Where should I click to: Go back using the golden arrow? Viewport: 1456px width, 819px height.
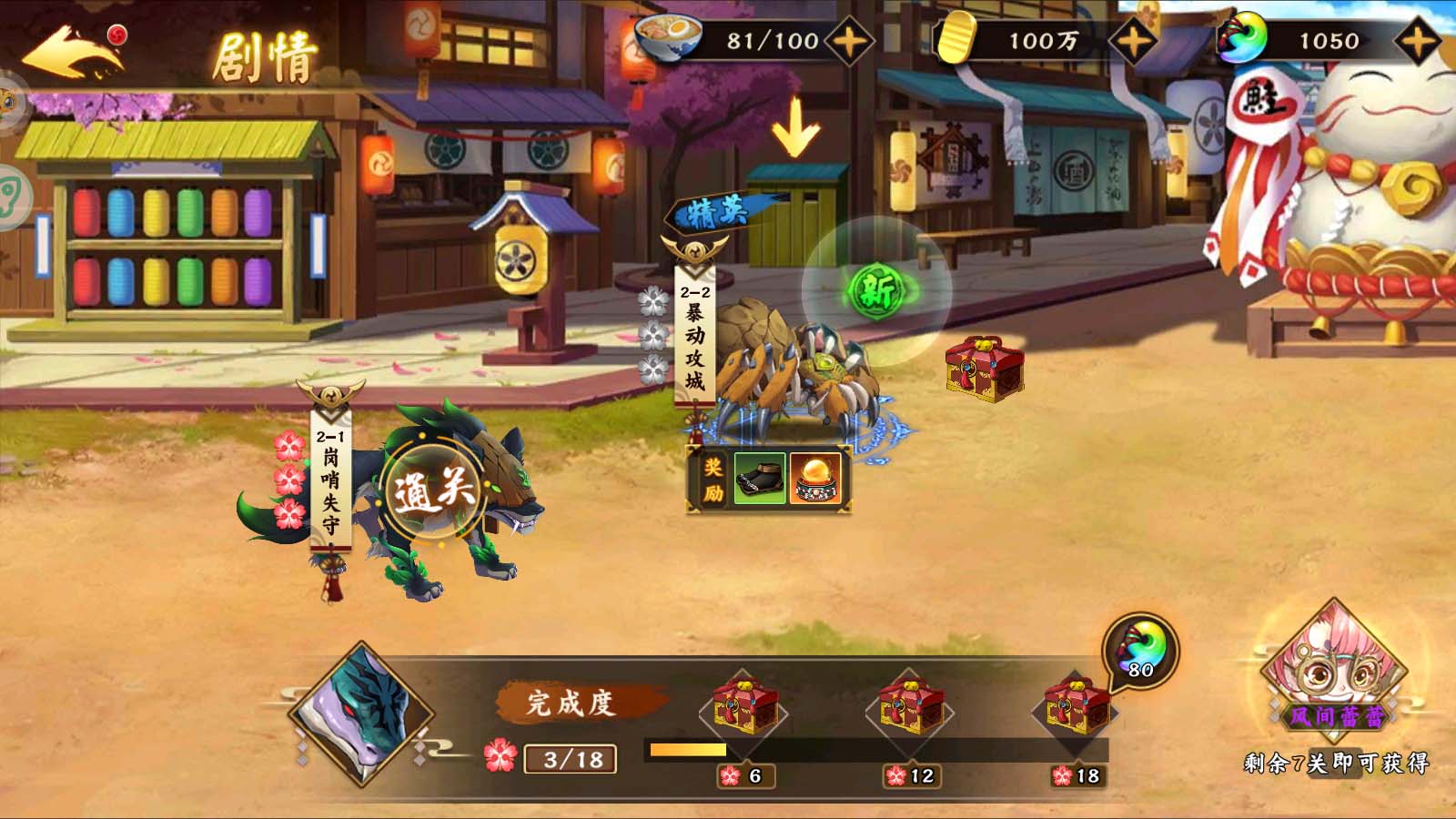tap(73, 55)
